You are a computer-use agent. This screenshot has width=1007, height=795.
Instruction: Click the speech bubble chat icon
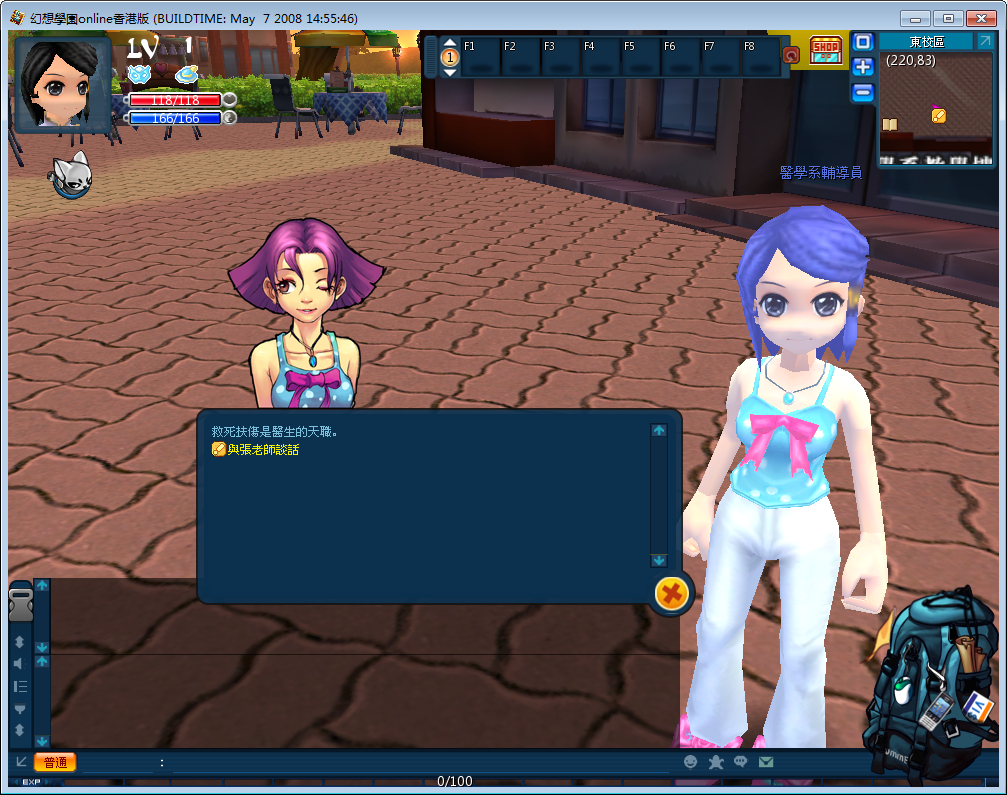pos(741,762)
